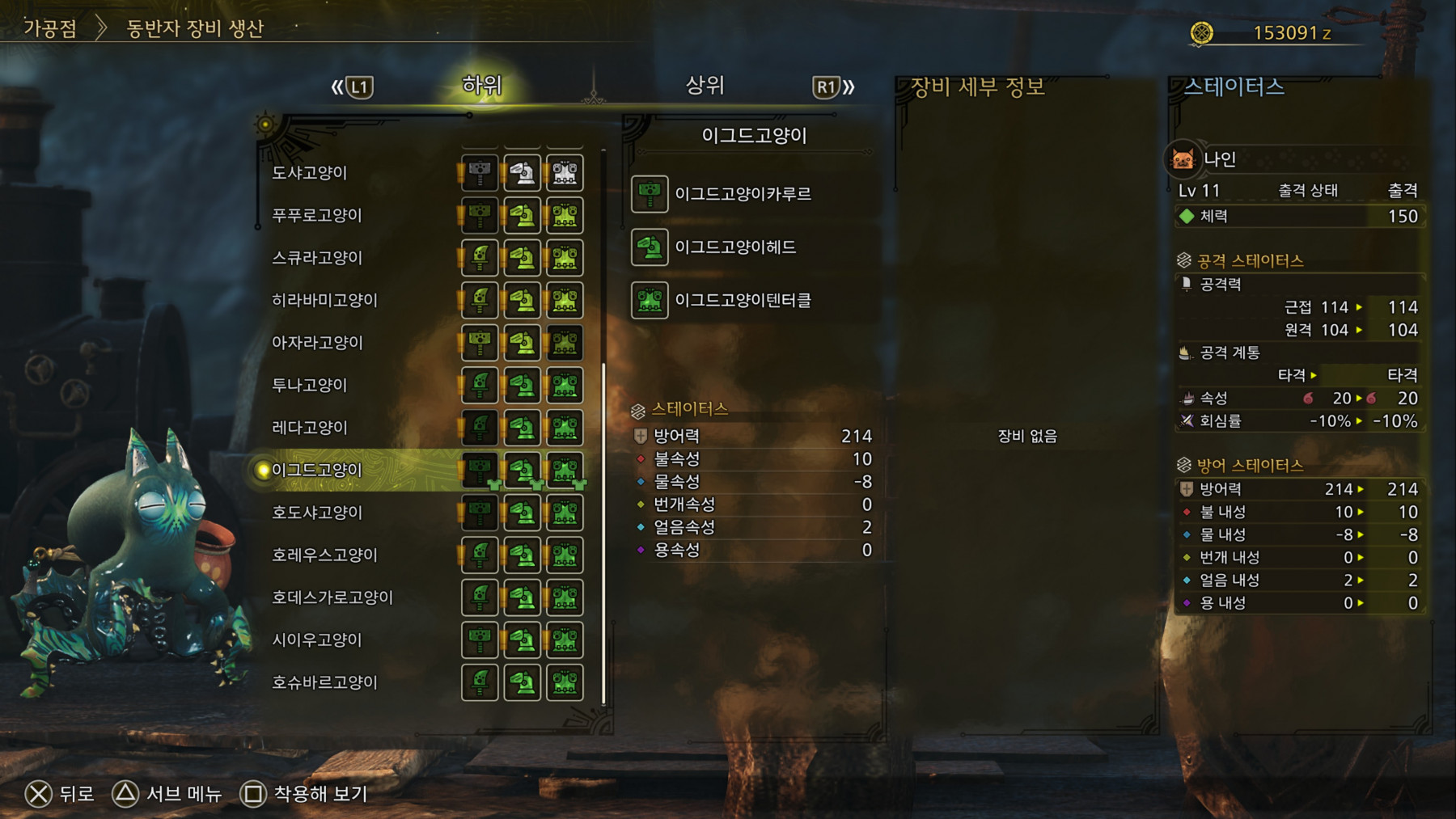The width and height of the screenshot is (1456, 819).
Task: Select the 이그드고양이헤드 head armor icon
Action: coord(649,247)
